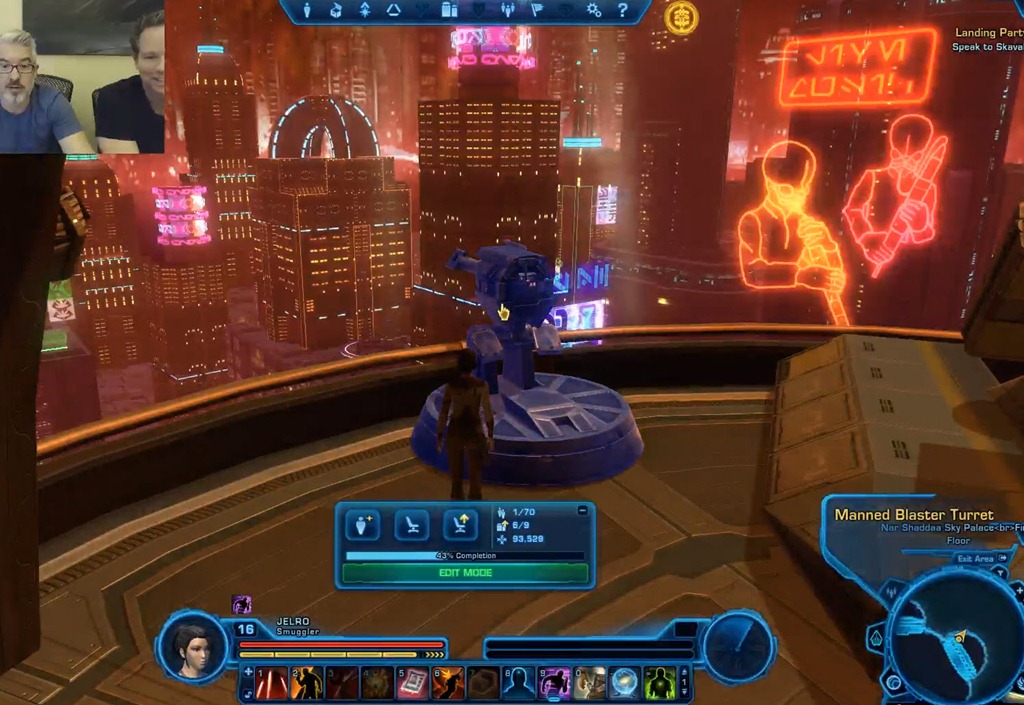Open the settings gear menu
The width and height of the screenshot is (1024, 705).
(594, 11)
